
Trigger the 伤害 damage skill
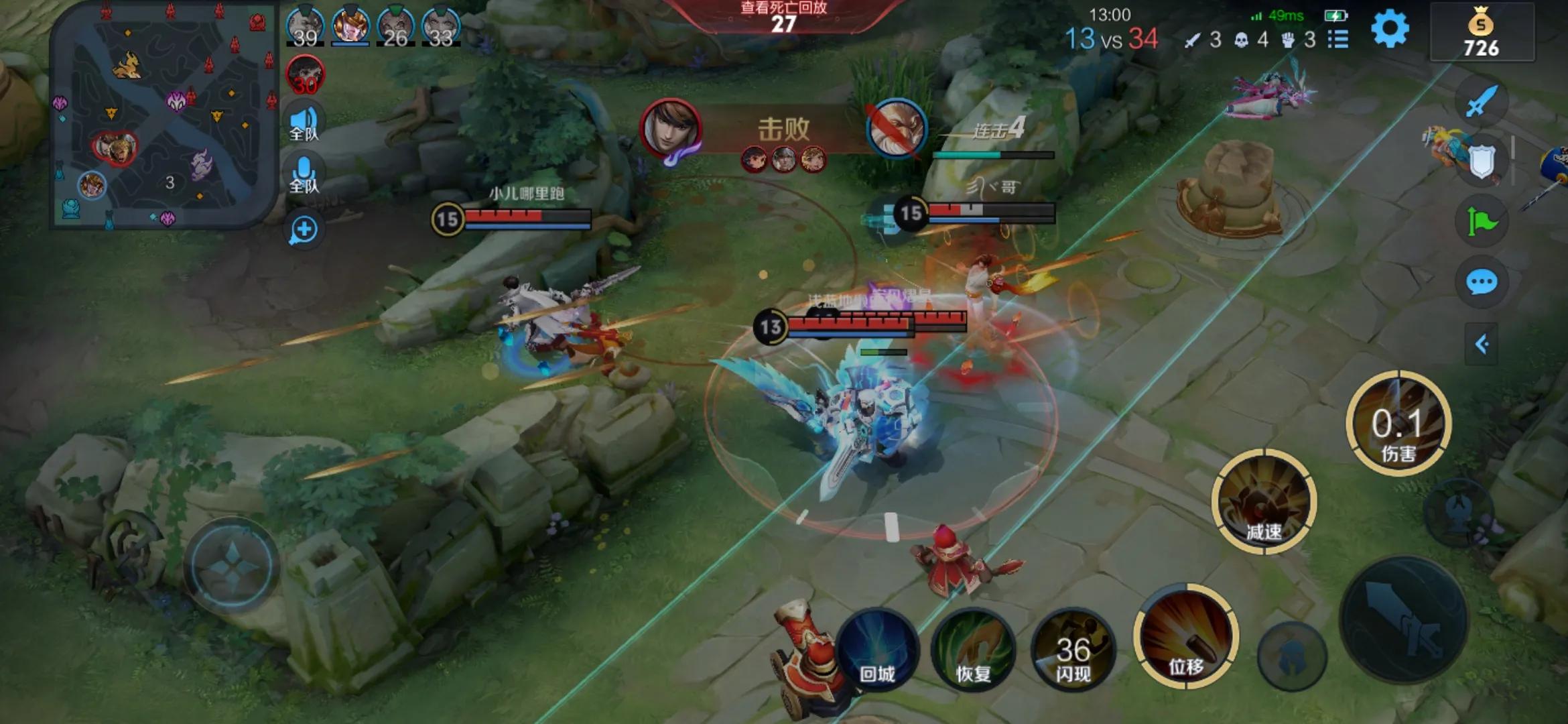1398,424
